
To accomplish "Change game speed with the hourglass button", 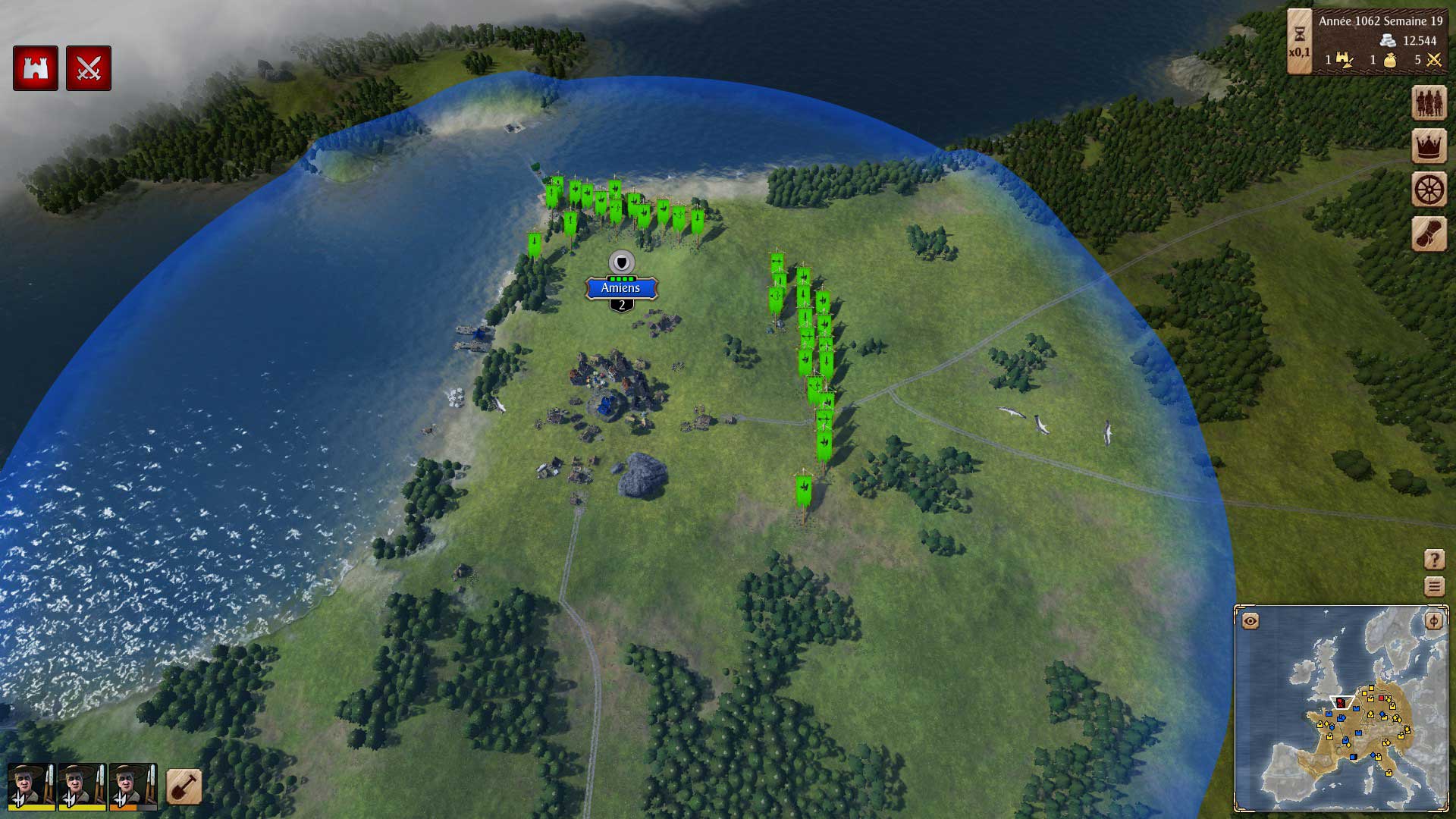I will click(x=1299, y=42).
